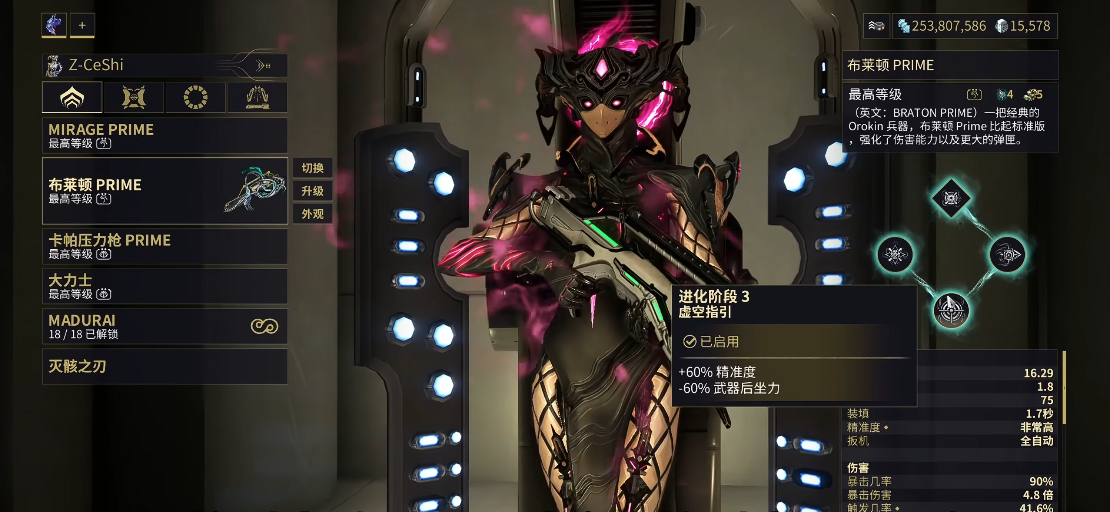This screenshot has width=1110, height=512.
Task: Select the right circular evolution node
Action: coord(1007,254)
